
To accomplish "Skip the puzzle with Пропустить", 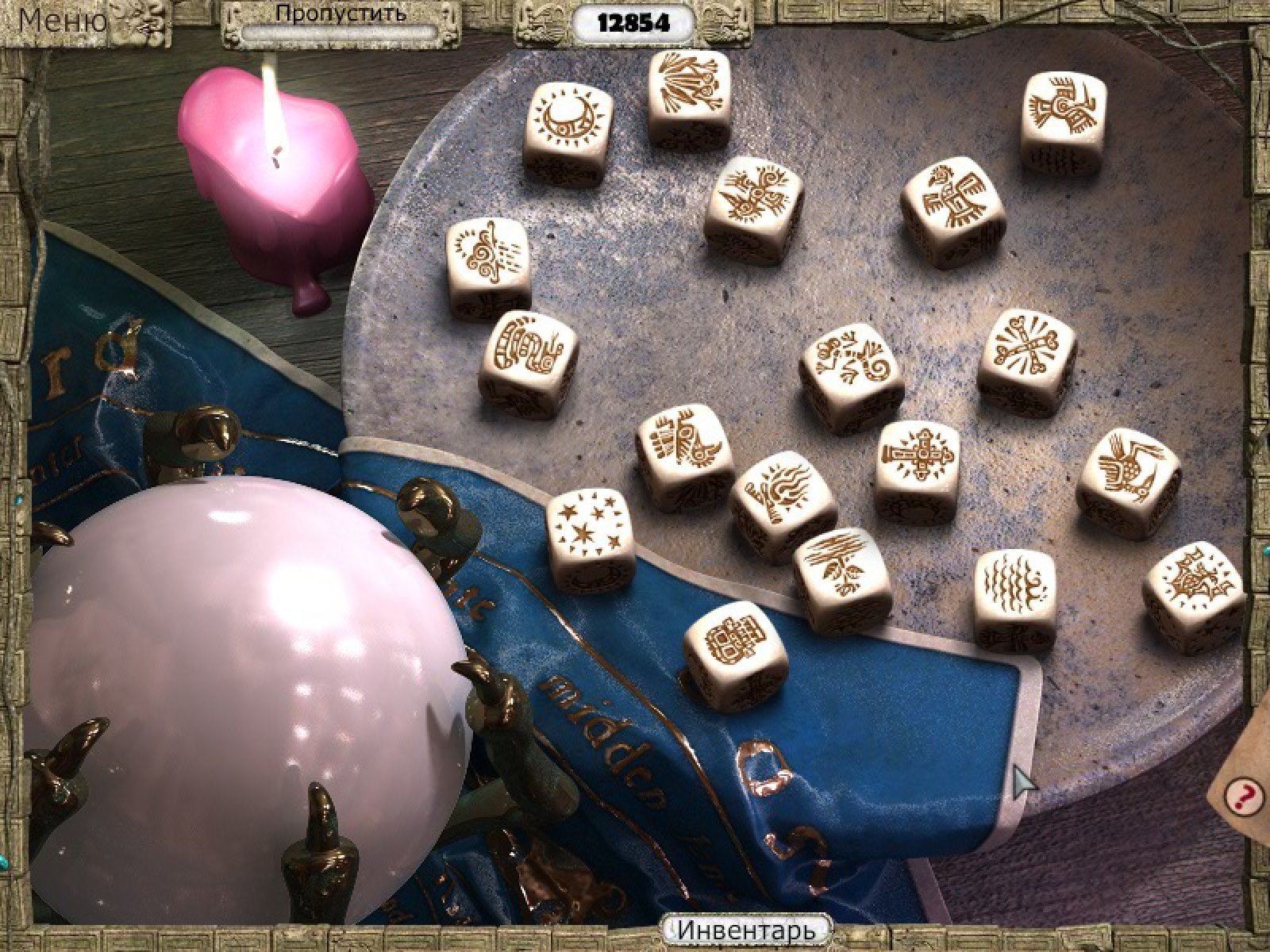I will (341, 16).
